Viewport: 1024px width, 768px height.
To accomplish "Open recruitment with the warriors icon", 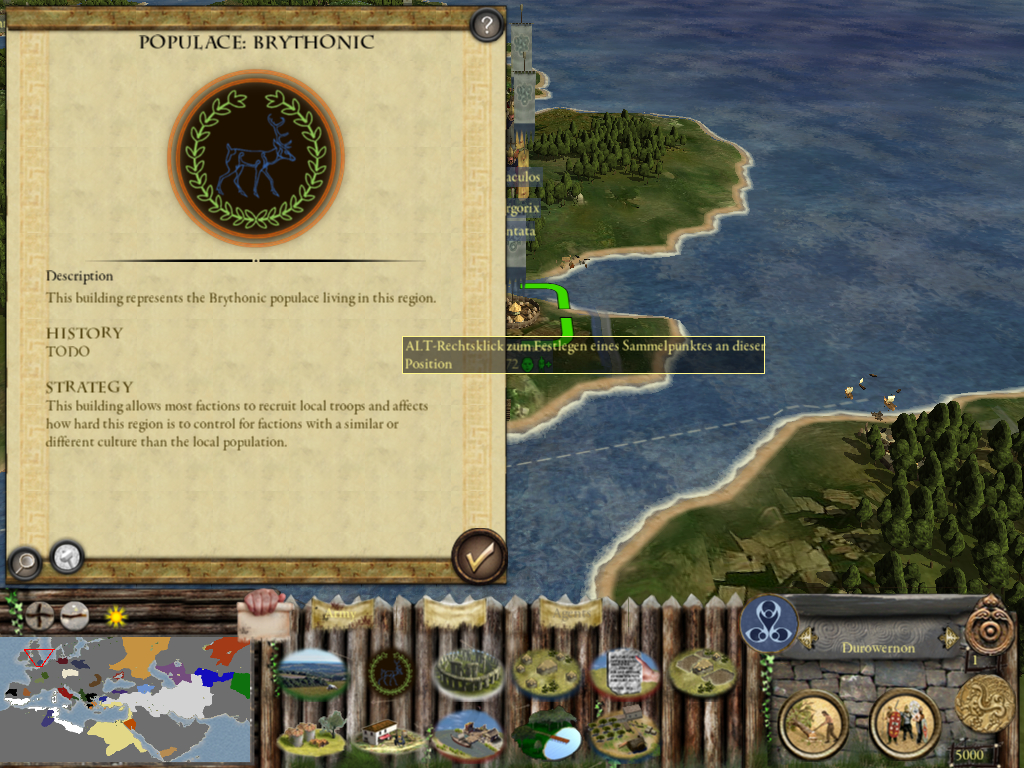I will pos(905,723).
